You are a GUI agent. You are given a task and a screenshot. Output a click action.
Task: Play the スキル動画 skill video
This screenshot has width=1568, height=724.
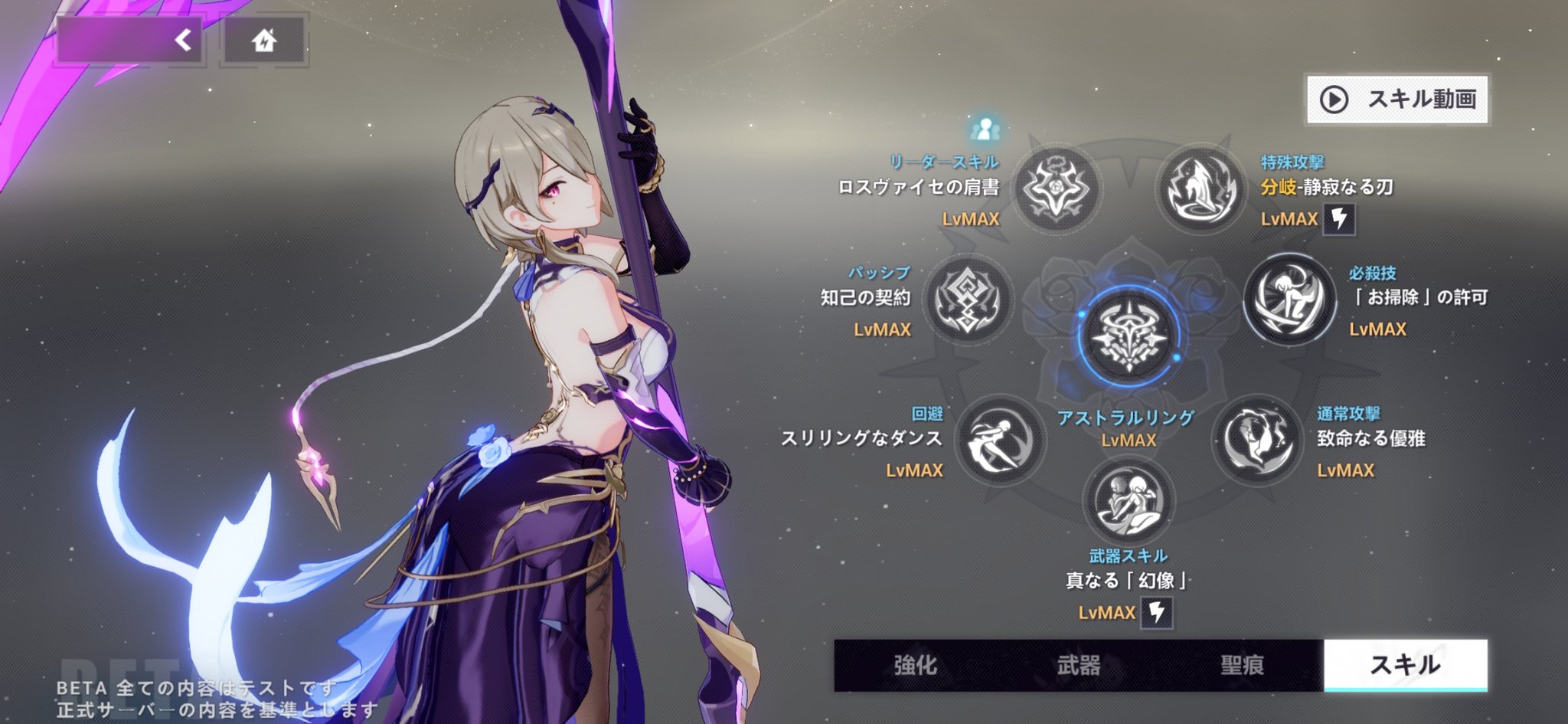click(x=1397, y=100)
